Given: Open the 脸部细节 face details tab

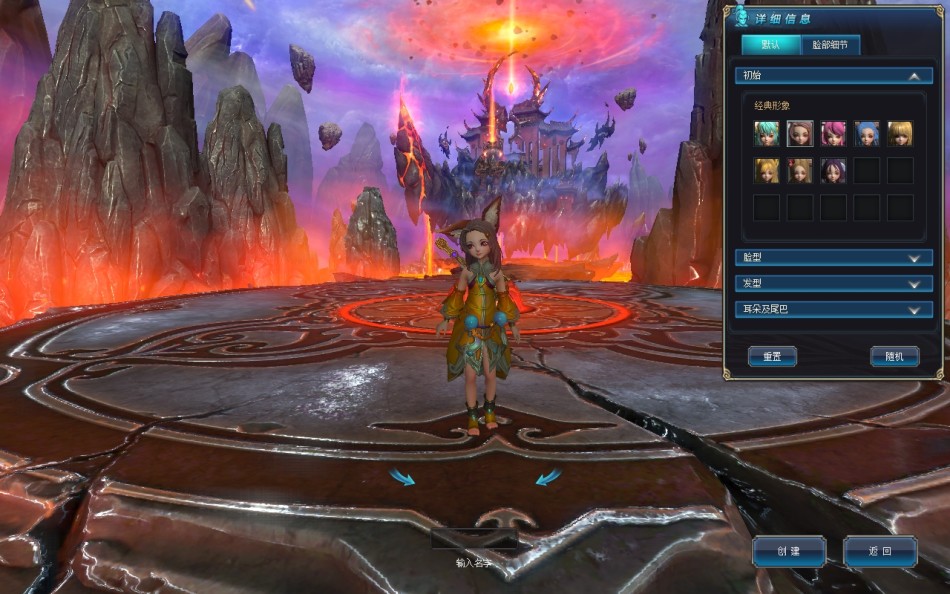Looking at the screenshot, I should (x=830, y=45).
